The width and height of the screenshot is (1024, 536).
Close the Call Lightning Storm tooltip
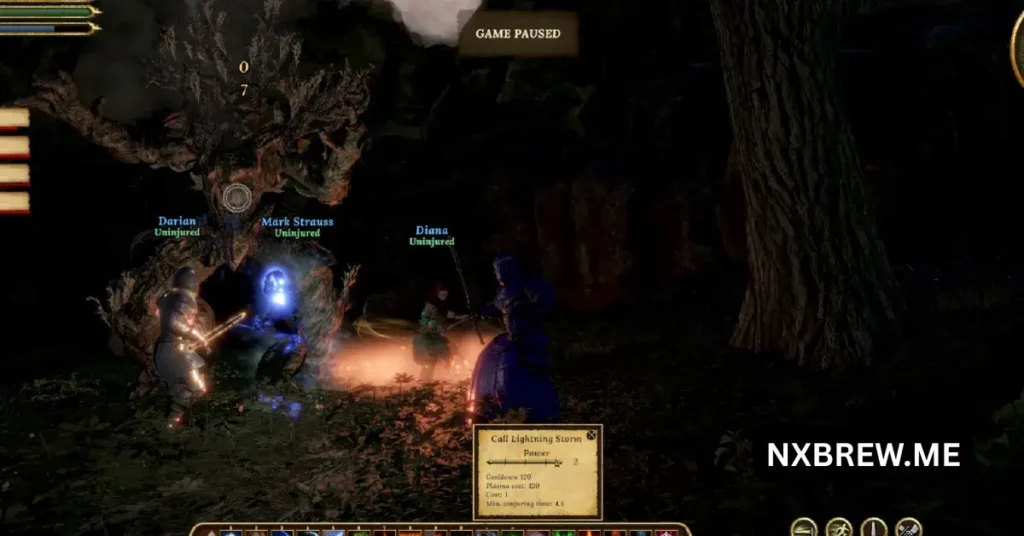[x=591, y=435]
